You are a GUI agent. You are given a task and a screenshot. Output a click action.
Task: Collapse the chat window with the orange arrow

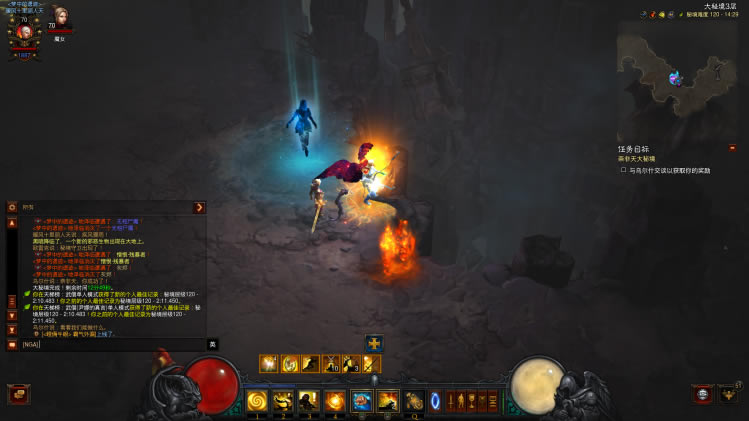199,207
